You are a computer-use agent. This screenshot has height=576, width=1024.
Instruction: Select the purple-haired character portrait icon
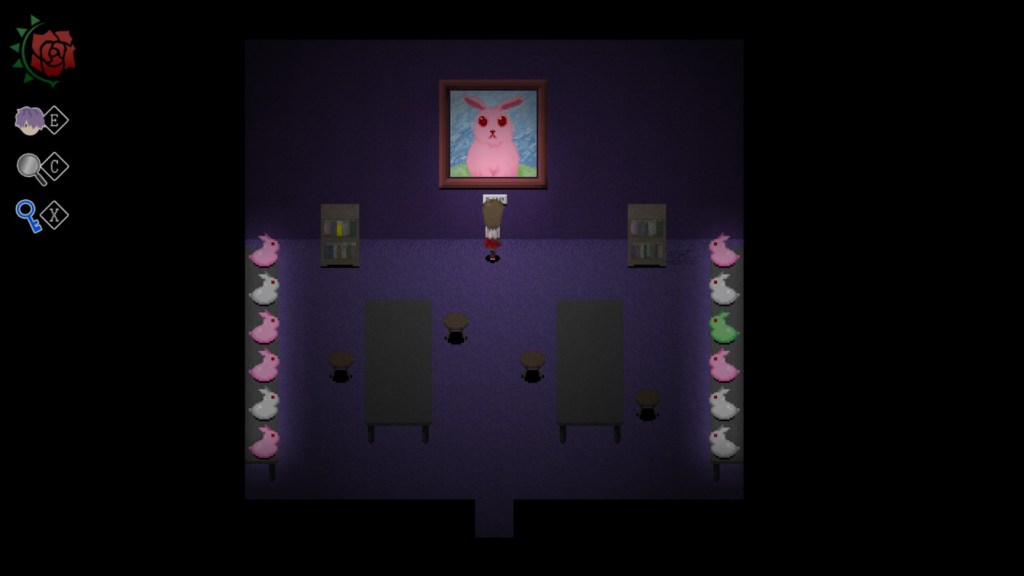coord(29,121)
